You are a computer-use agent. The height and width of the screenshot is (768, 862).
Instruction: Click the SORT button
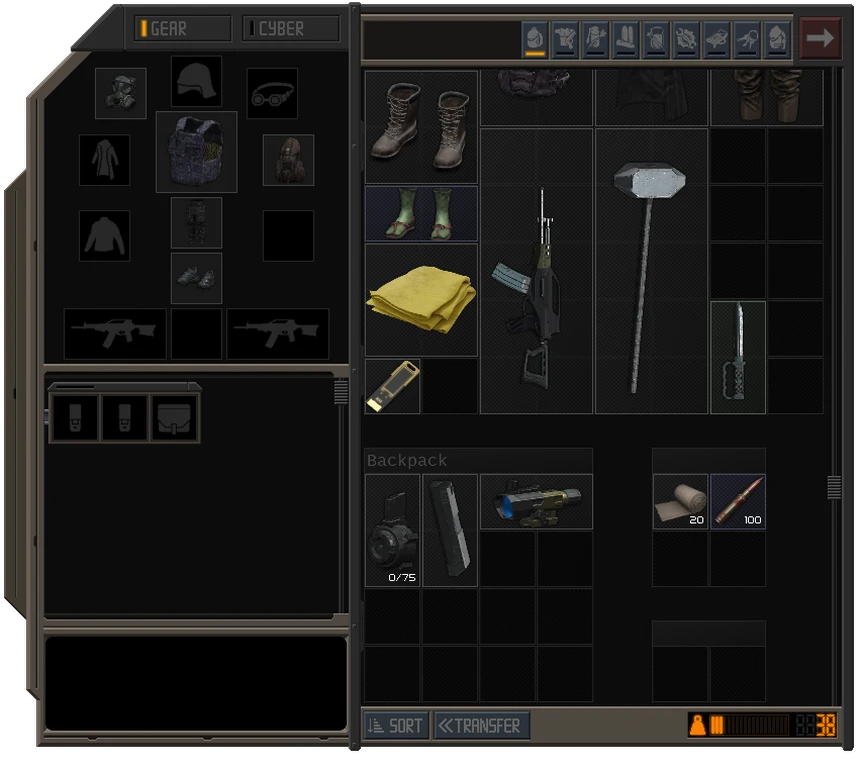click(396, 726)
